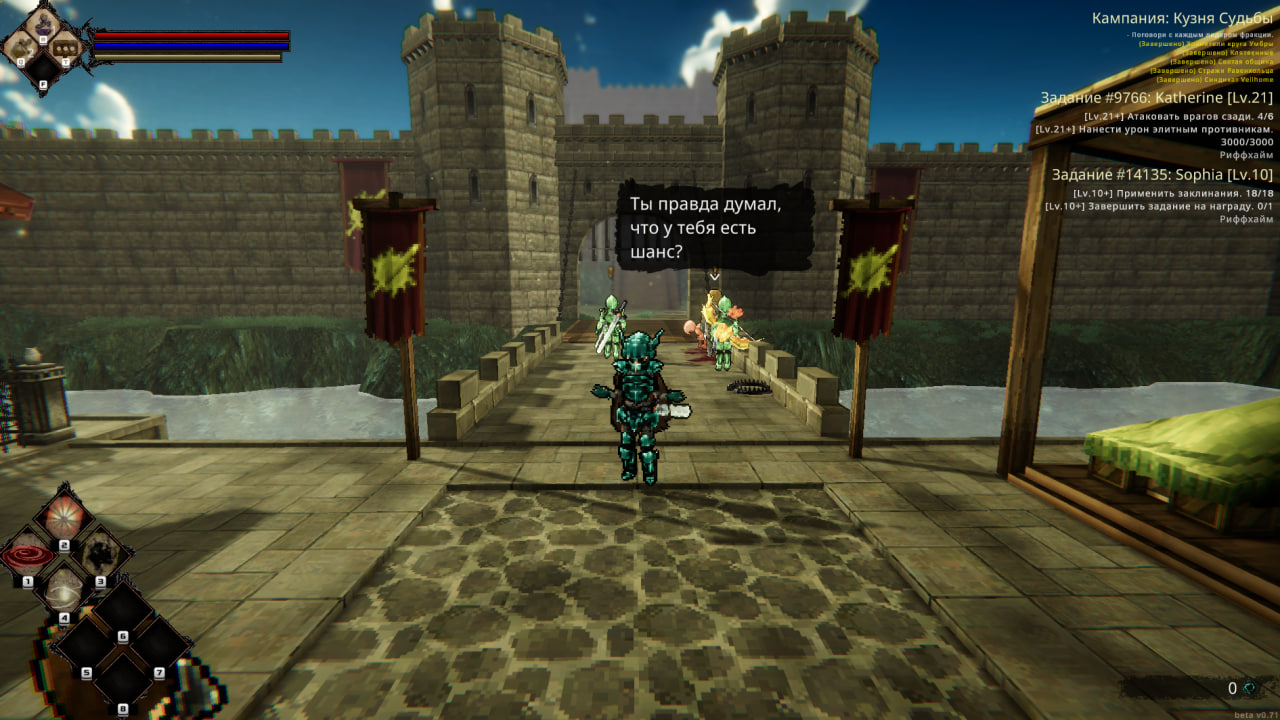Cast the glowing light orb ability
1280x720 pixels.
tap(65, 590)
